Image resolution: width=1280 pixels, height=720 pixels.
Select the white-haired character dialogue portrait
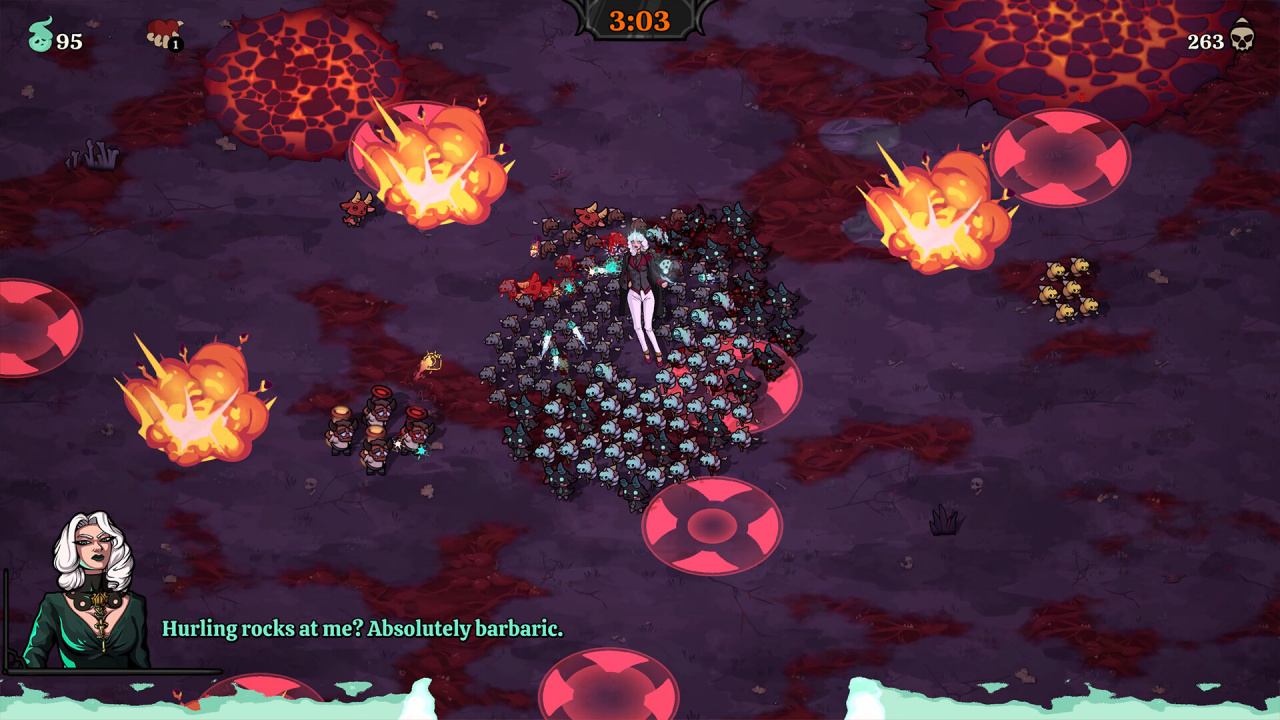click(x=93, y=592)
